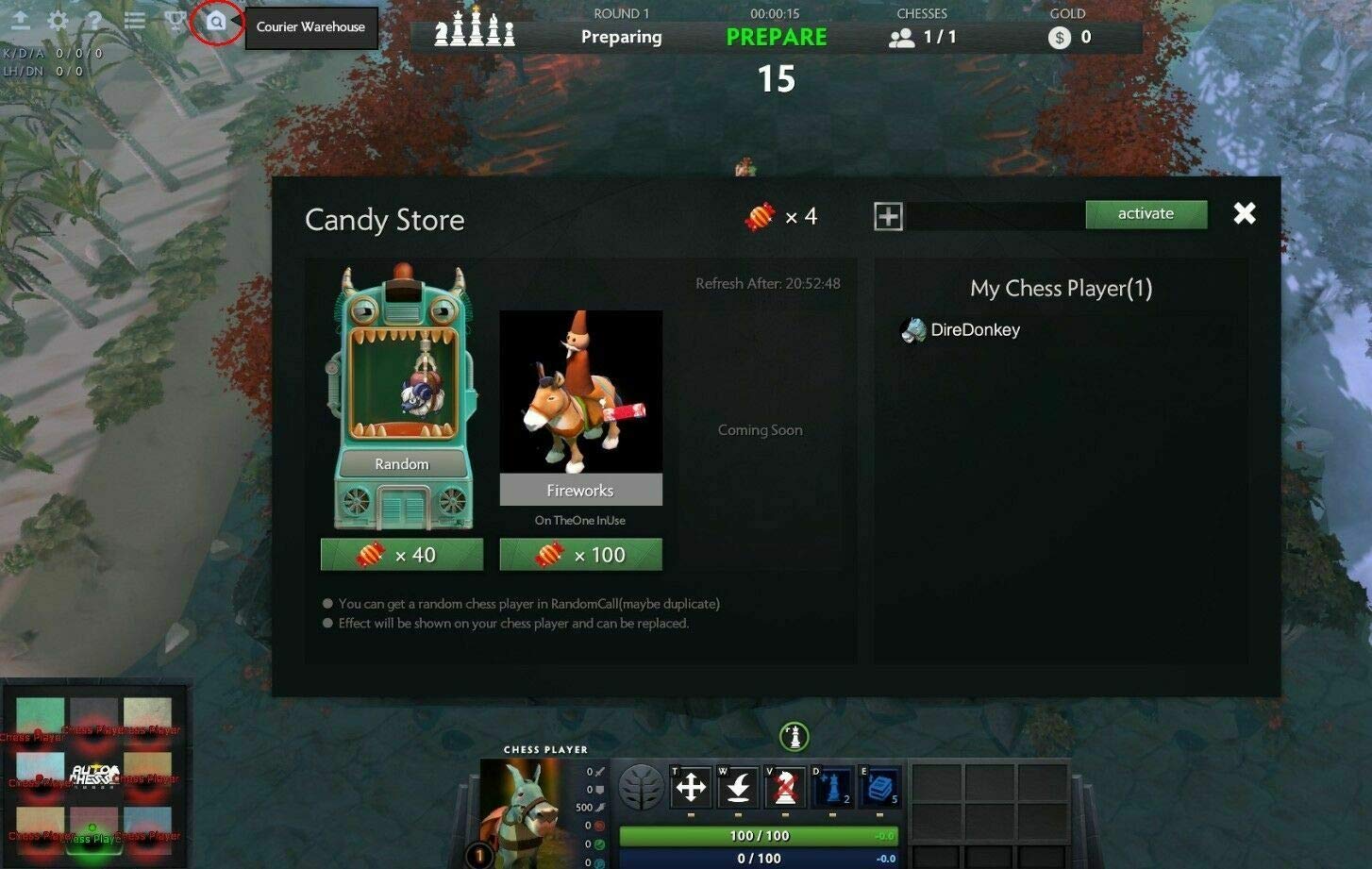Select the drop ability bound to W
1372x869 pixels.
737,787
